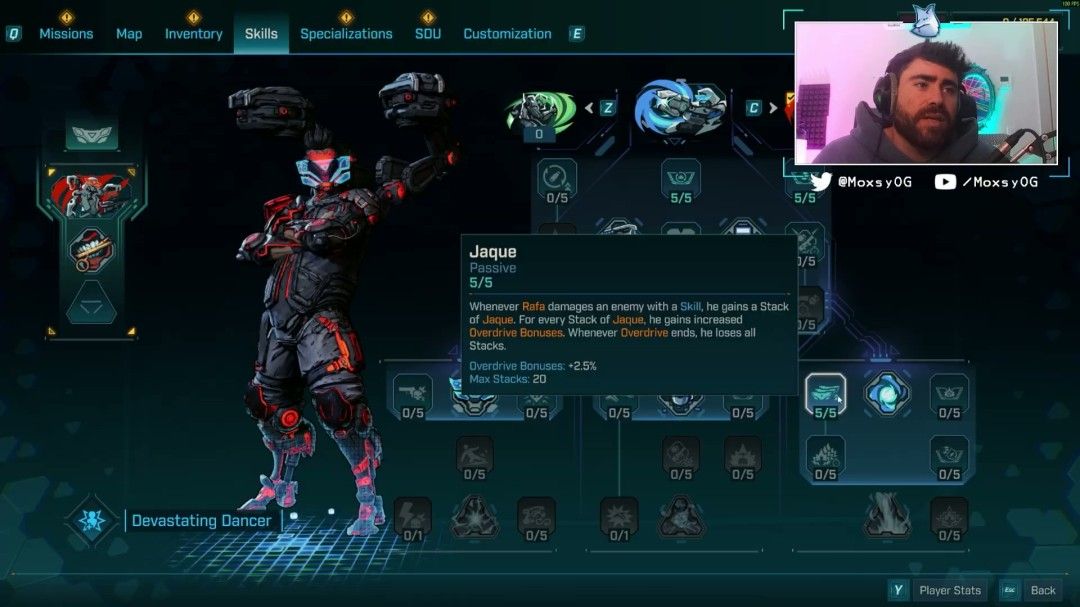
Task: Select the highlighted Jaque passive skill node
Action: [x=825, y=393]
